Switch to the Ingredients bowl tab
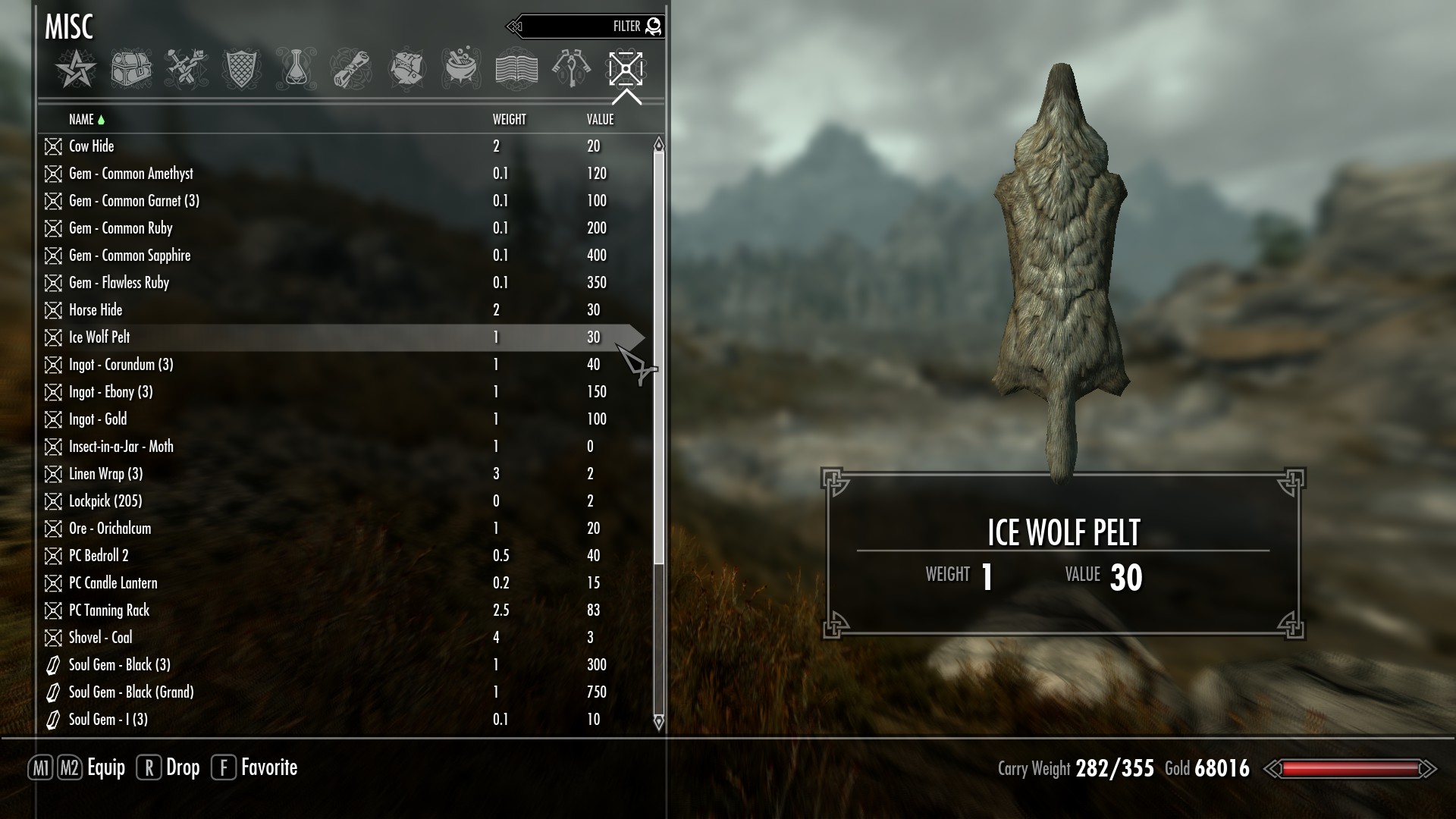Screen dimensions: 1456x819 point(462,70)
